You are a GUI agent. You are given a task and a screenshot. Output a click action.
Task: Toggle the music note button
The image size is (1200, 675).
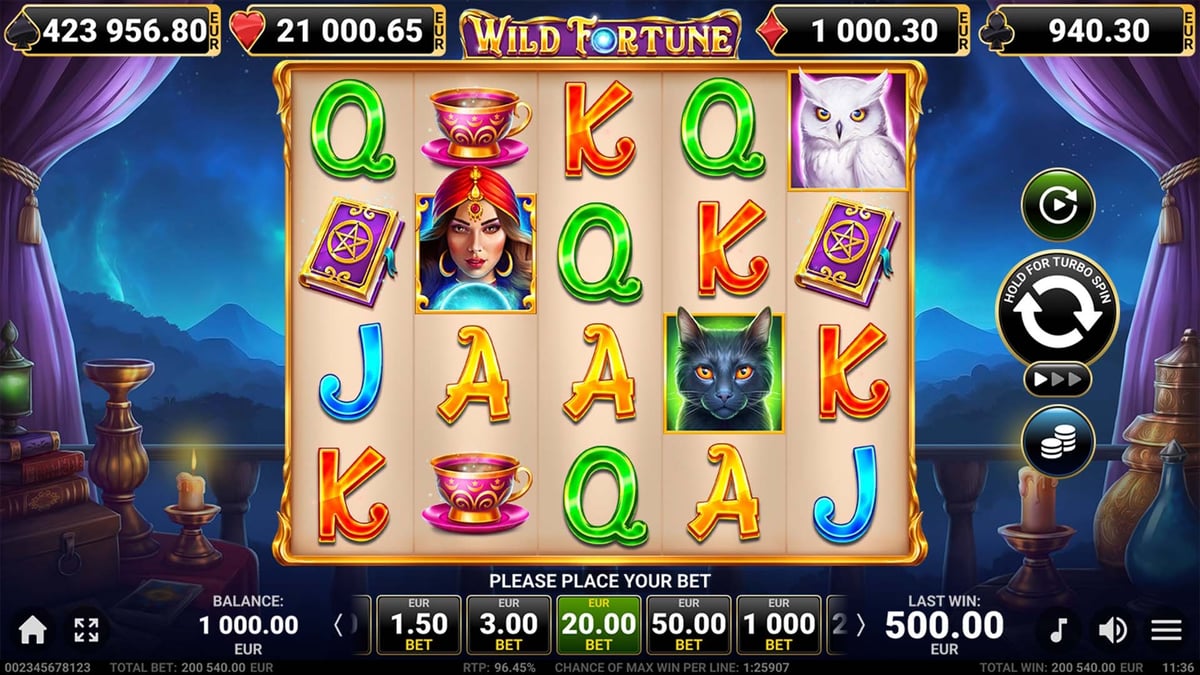click(x=1058, y=630)
